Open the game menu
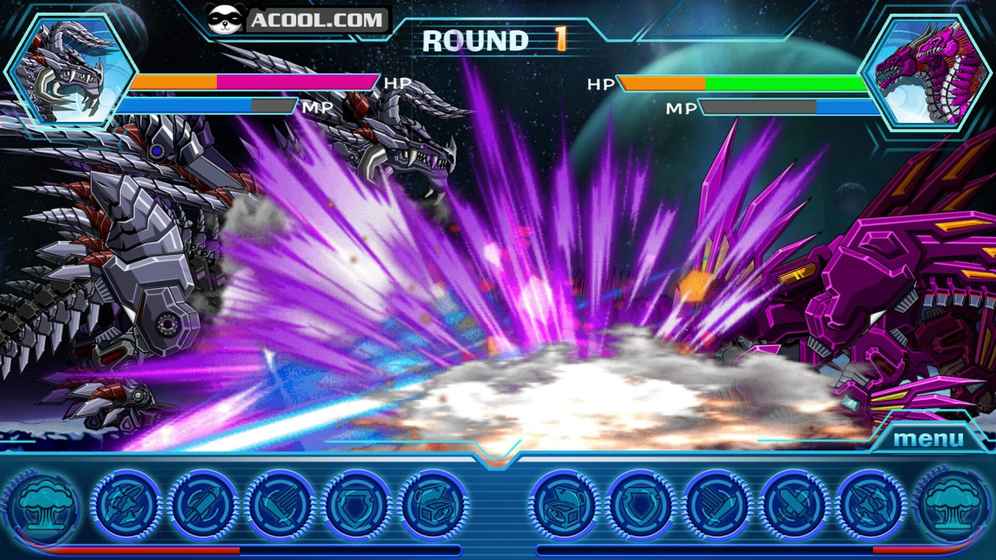996x560 pixels. tap(928, 438)
